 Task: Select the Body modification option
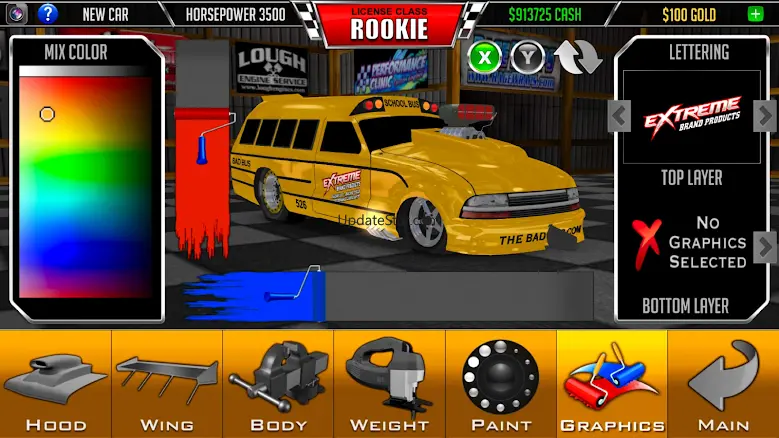pyautogui.click(x=278, y=384)
